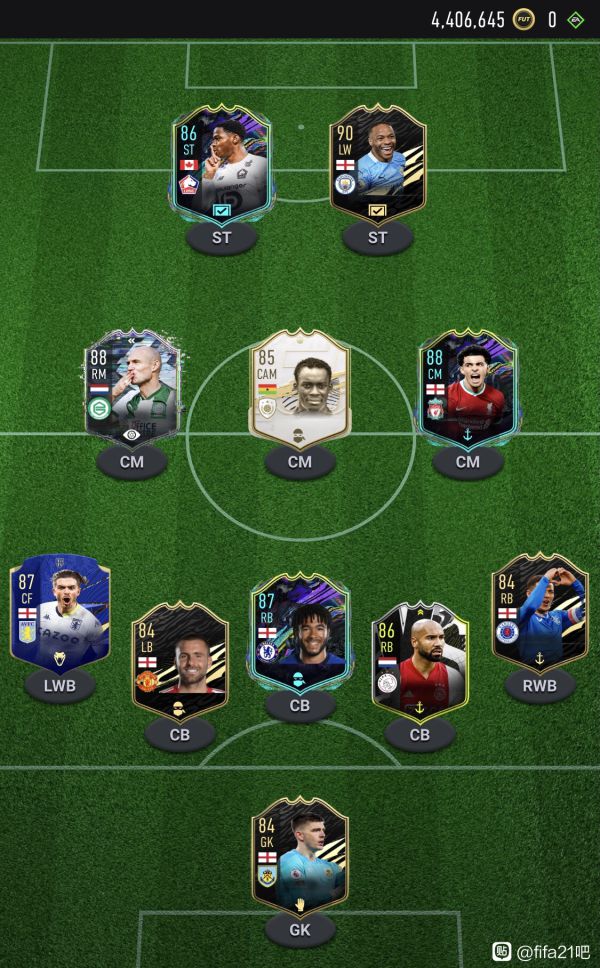This screenshot has height=968, width=600.
Task: Select the 90 LW Manchester City card
Action: [x=377, y=163]
